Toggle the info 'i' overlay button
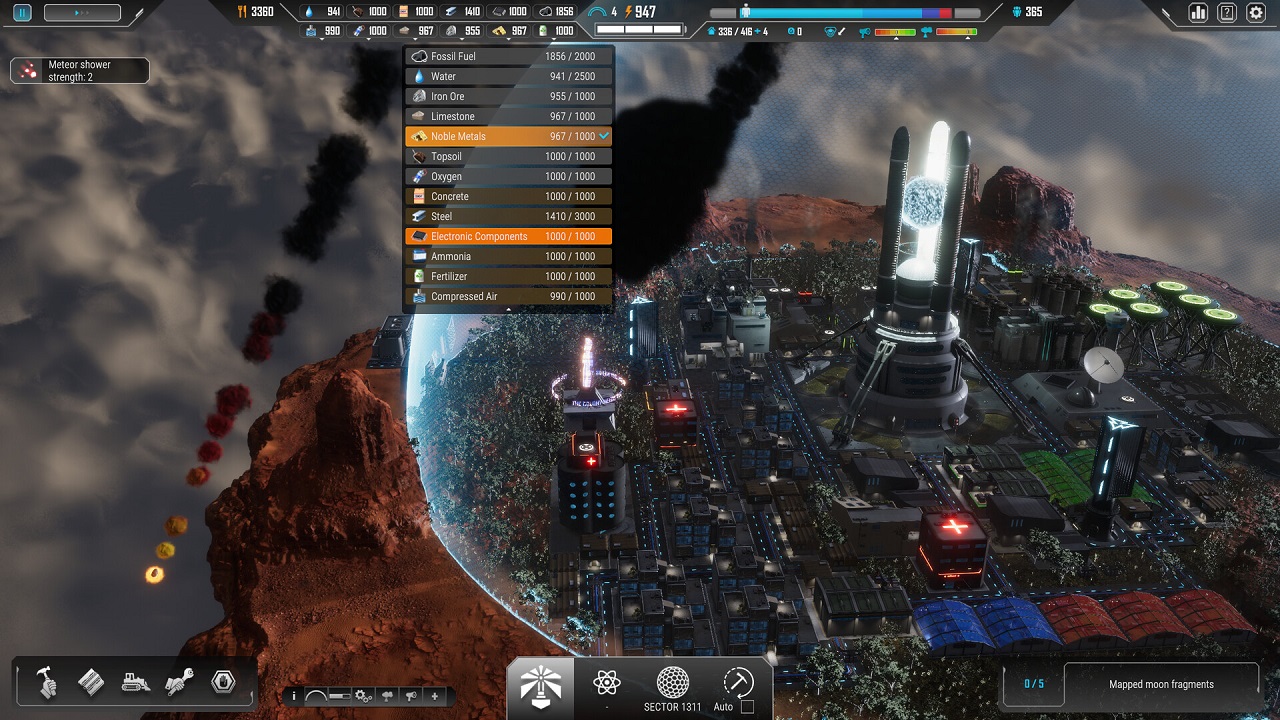Viewport: 1280px width, 720px height. (295, 695)
